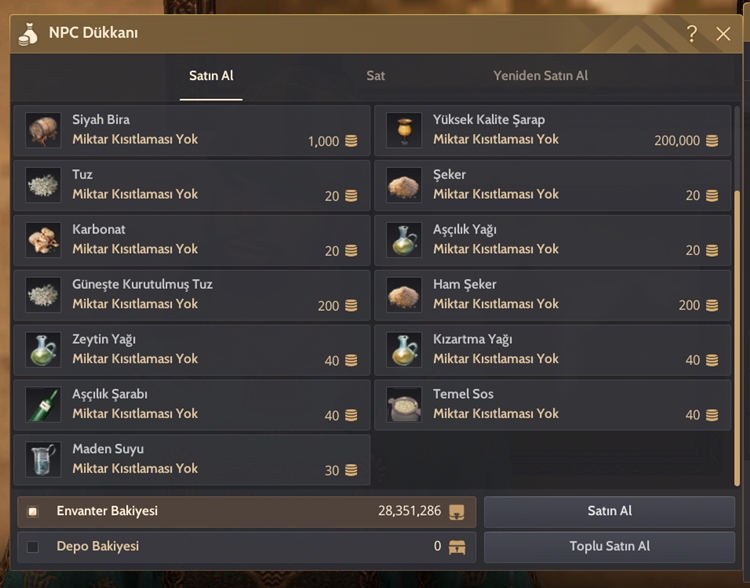Open the help question mark

click(692, 34)
